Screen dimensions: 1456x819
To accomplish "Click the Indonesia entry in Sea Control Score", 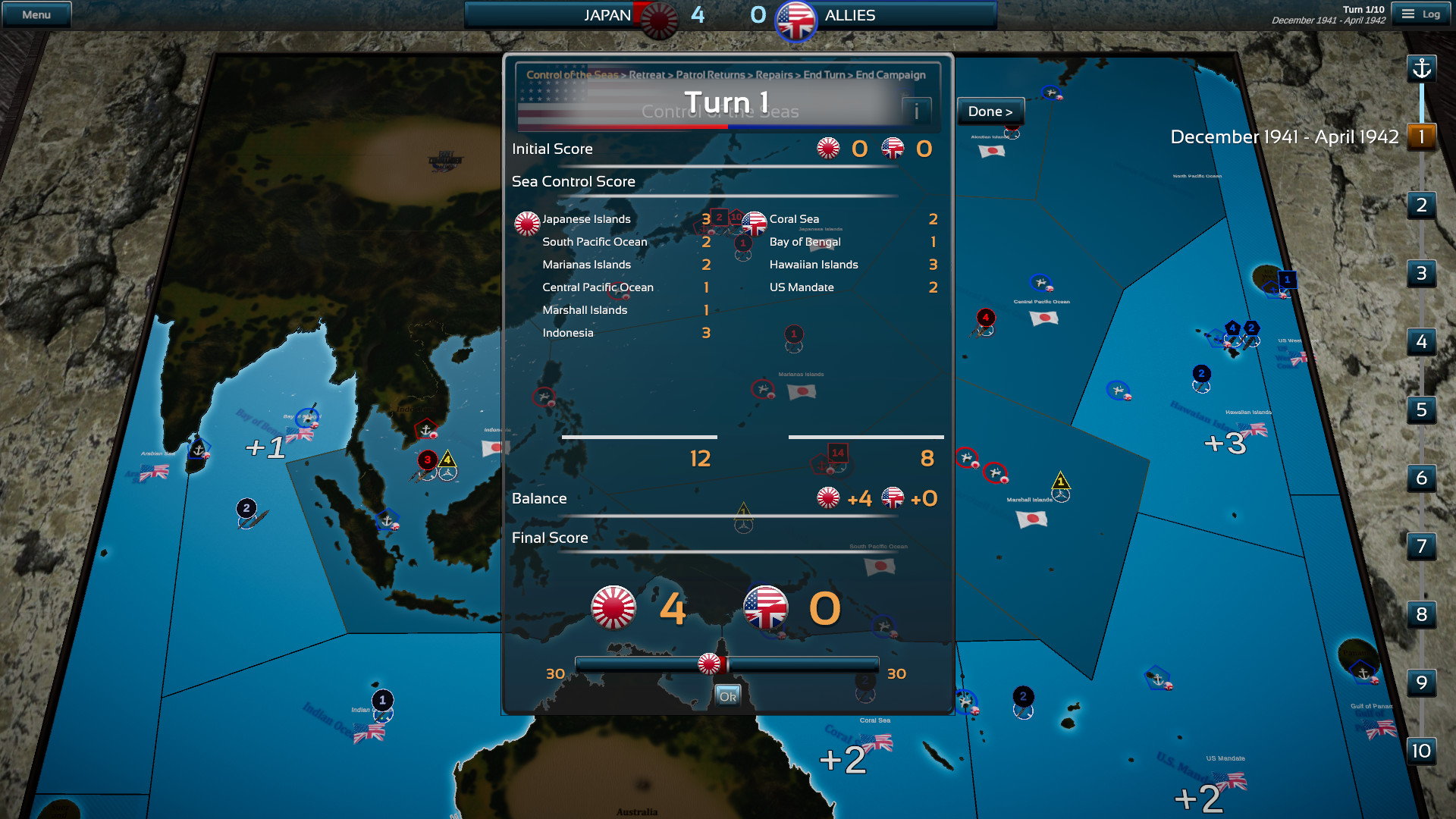I will [x=567, y=333].
